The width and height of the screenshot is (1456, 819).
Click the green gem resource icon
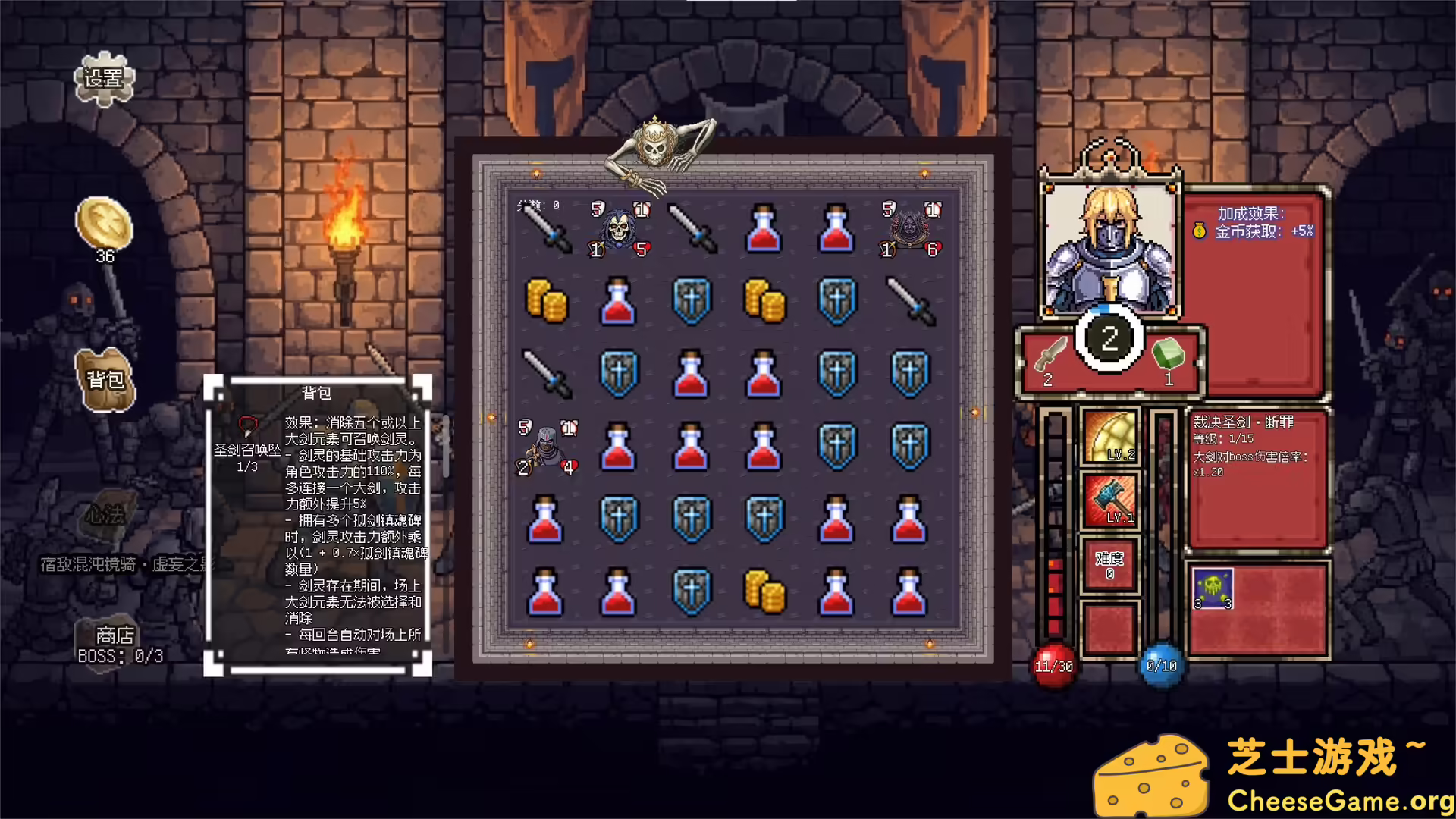[x=1168, y=353]
